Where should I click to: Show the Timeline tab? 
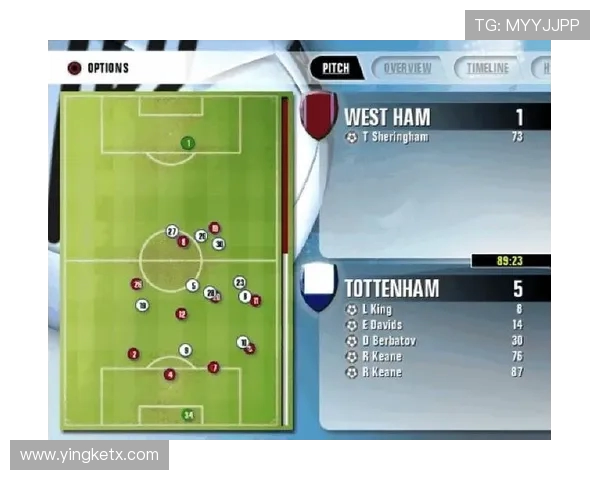tap(487, 68)
